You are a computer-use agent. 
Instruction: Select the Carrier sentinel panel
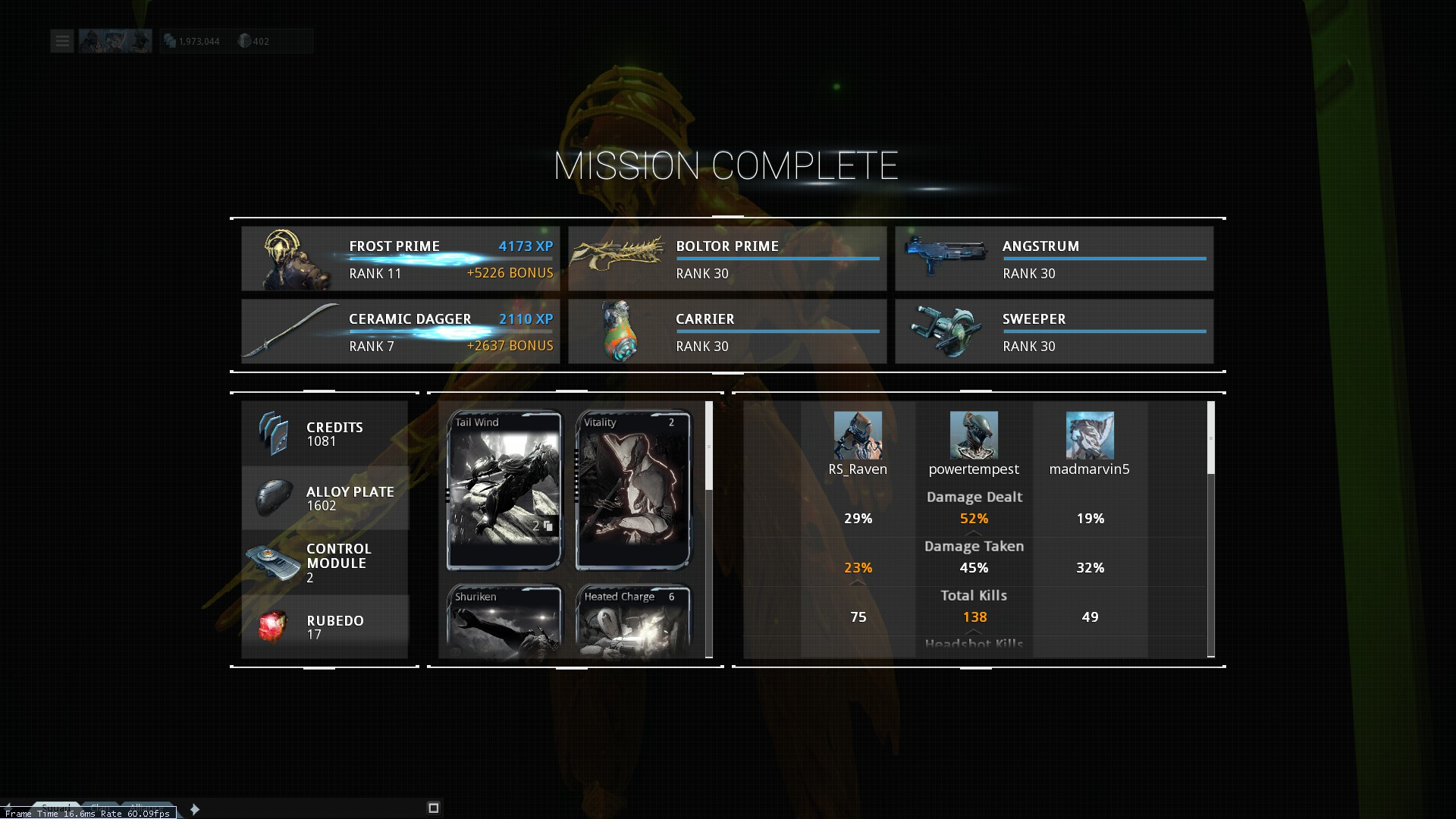(727, 331)
